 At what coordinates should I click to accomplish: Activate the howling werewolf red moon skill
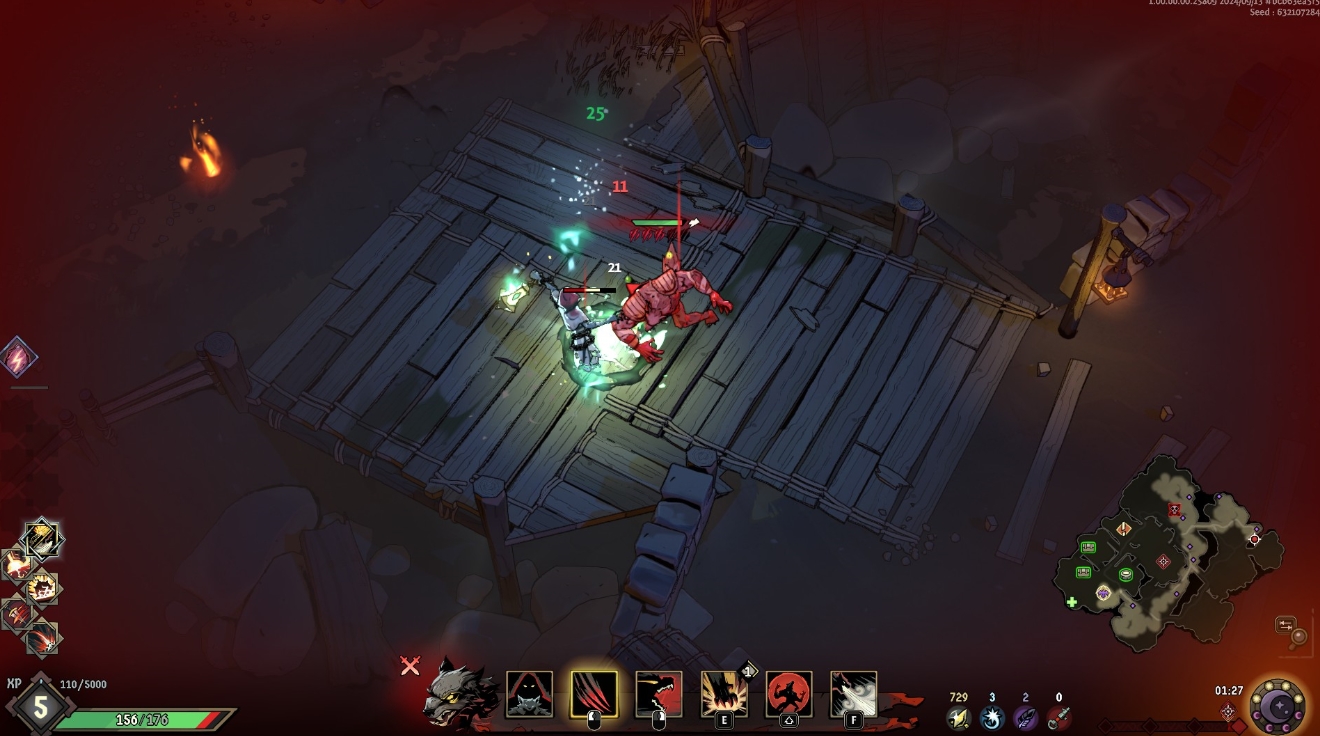point(789,694)
